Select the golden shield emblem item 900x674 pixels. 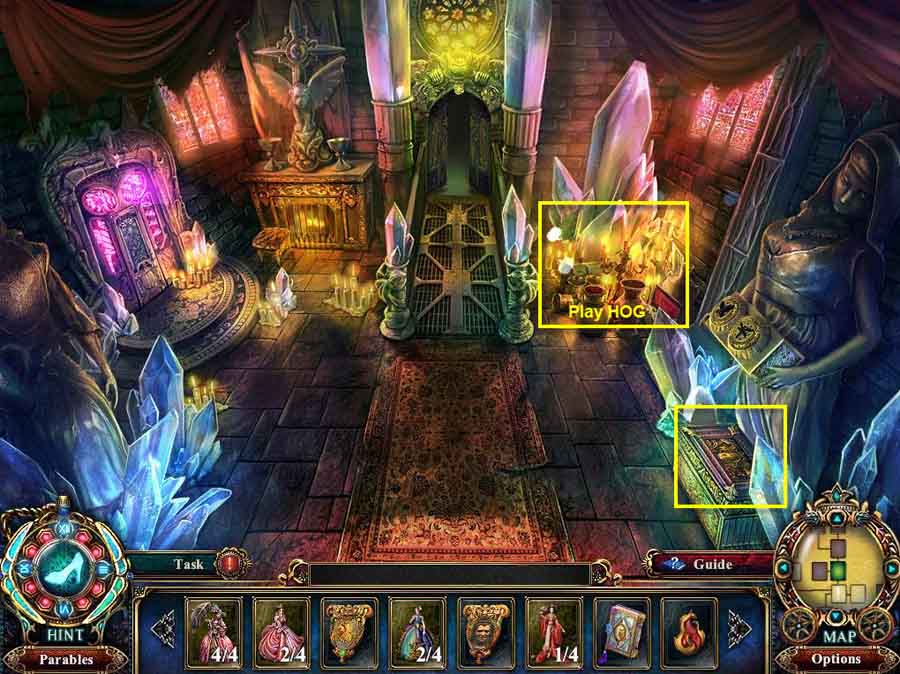click(x=350, y=631)
